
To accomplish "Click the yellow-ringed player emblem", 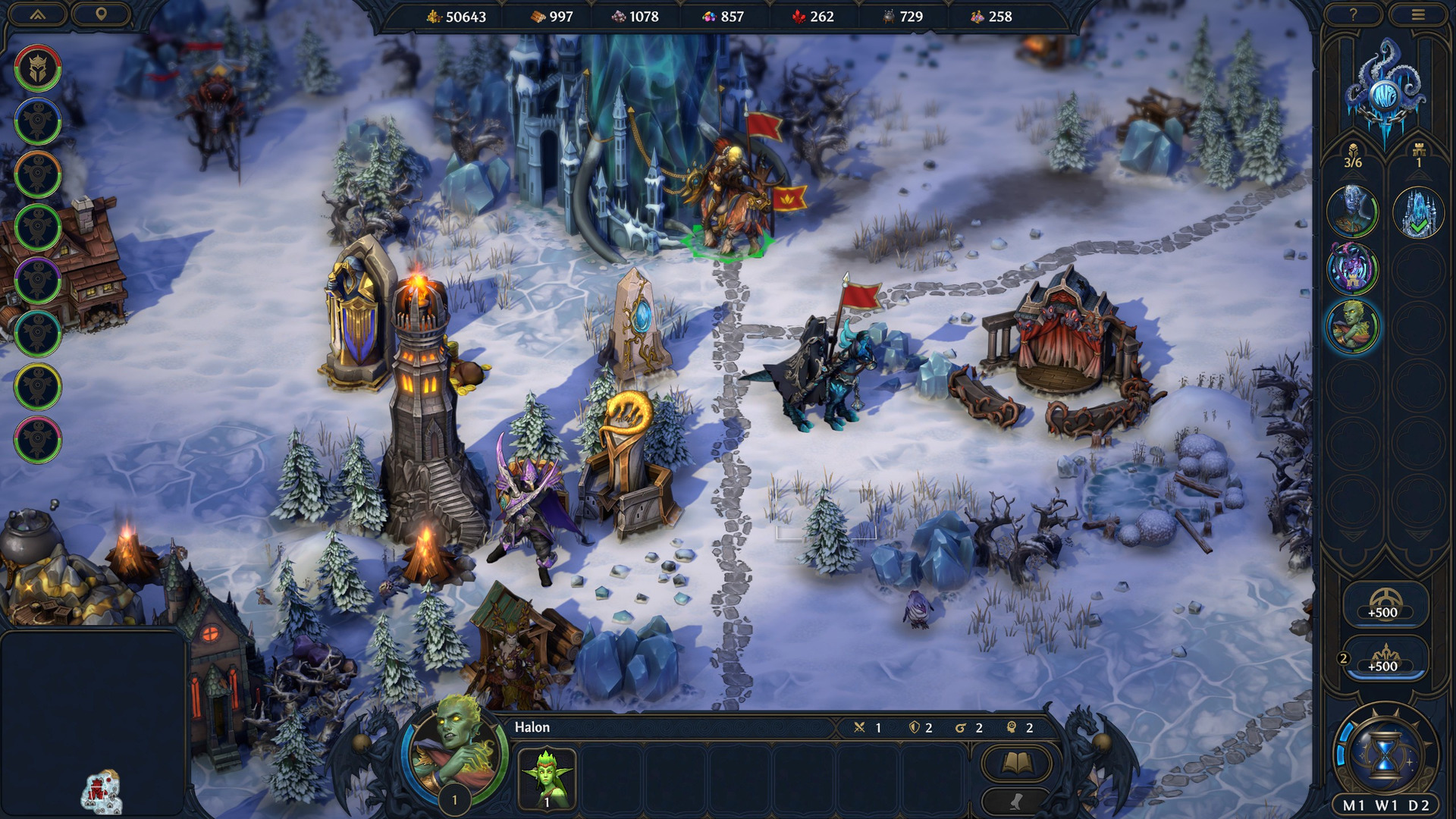I will (x=37, y=387).
